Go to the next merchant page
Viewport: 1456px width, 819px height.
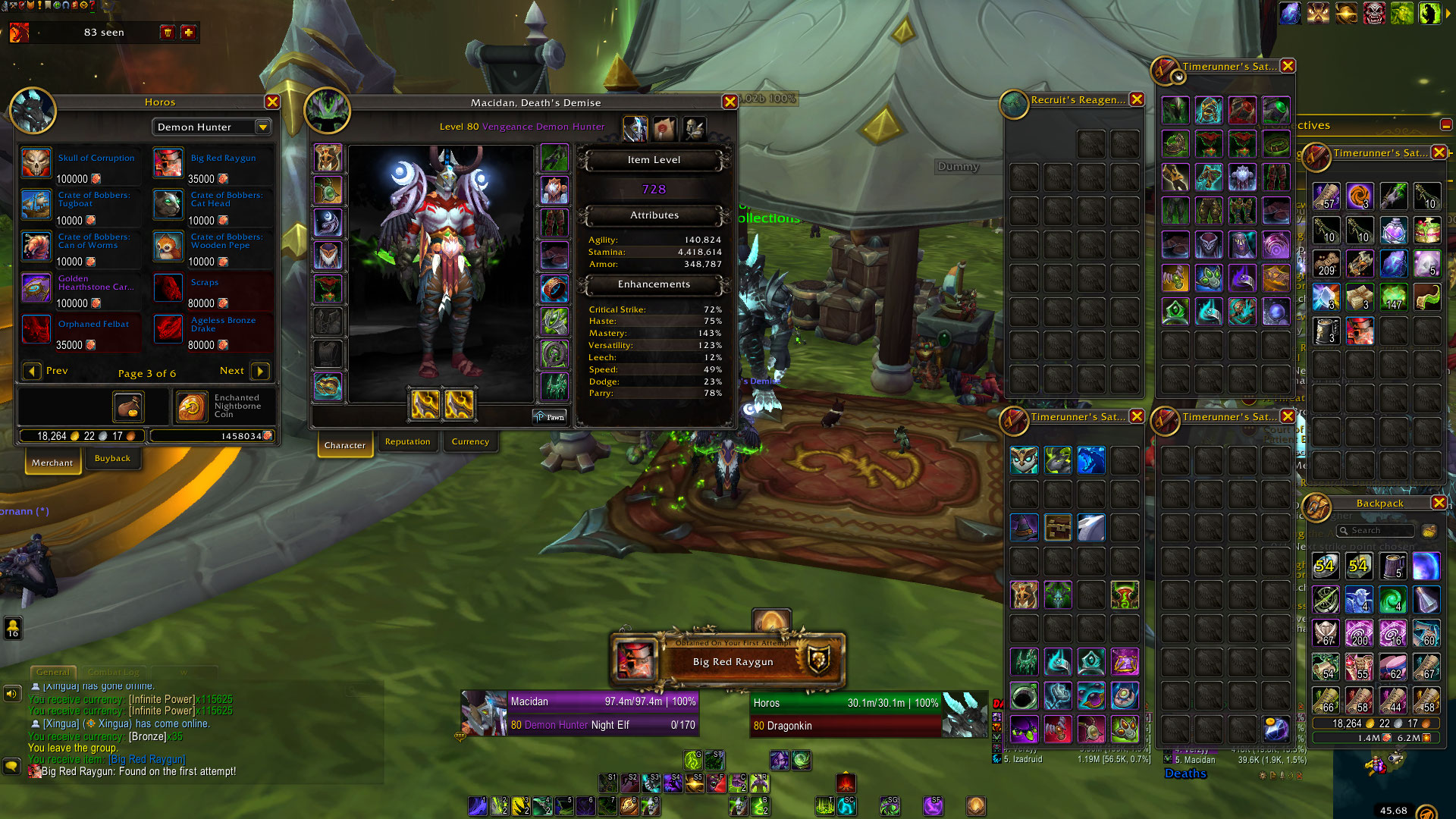[259, 371]
